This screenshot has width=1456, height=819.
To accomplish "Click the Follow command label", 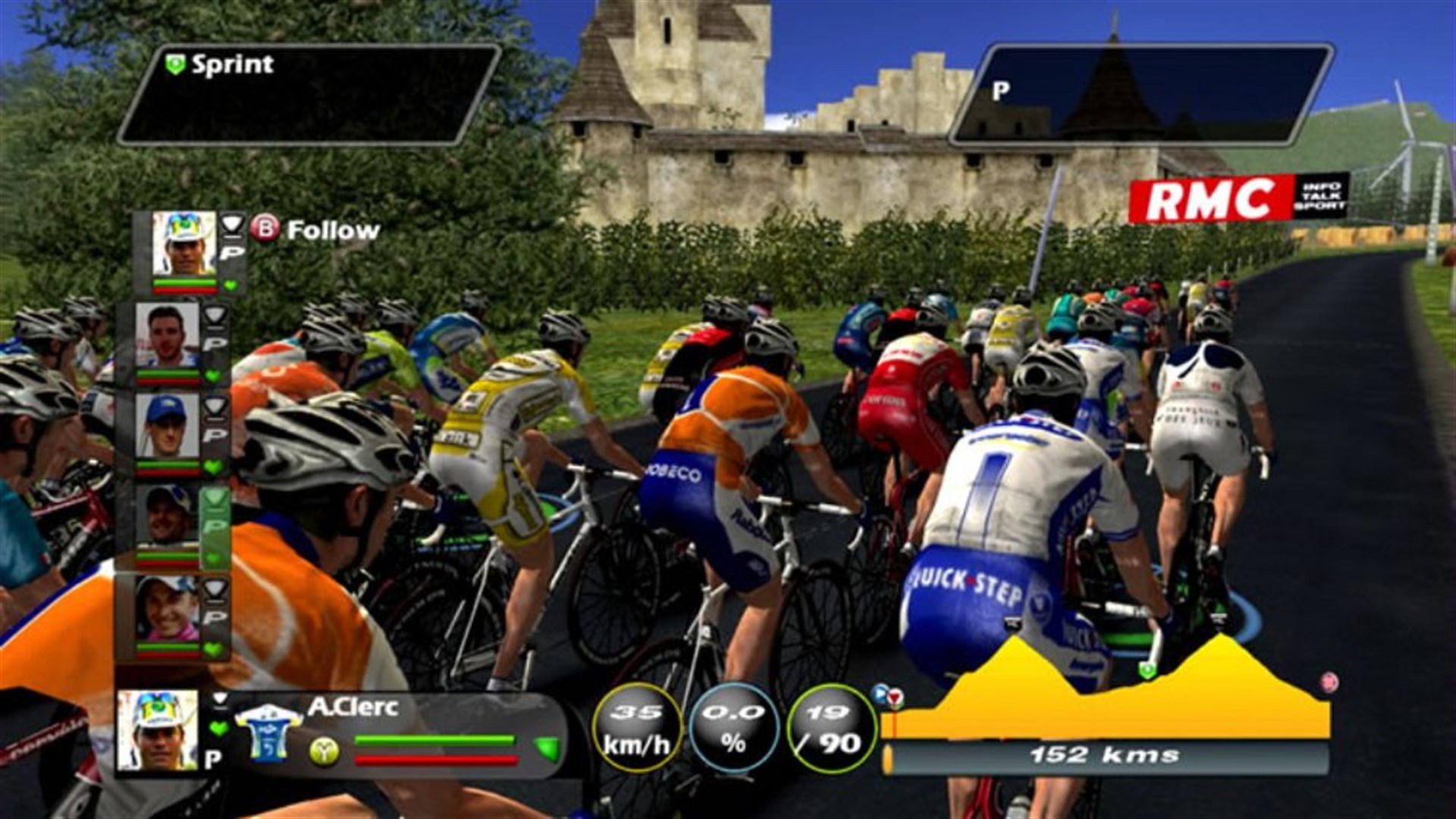I will 334,227.
